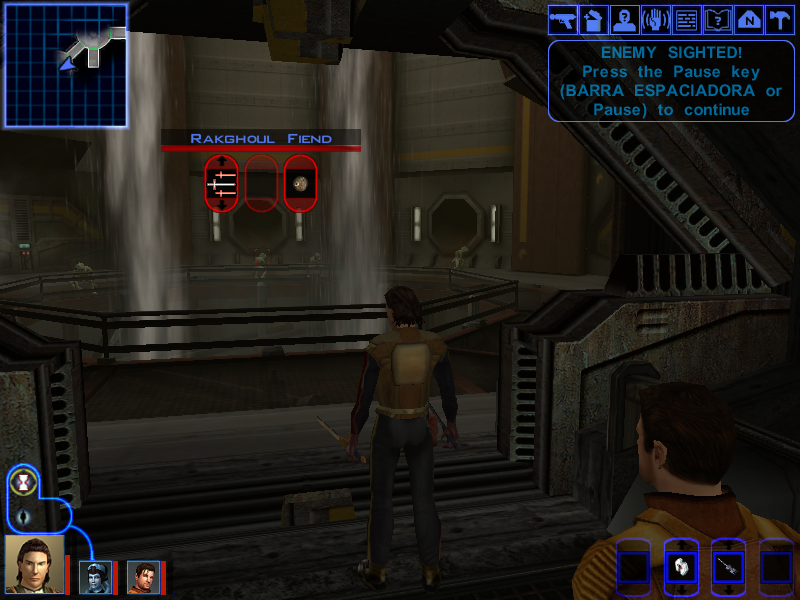
Task: Activate the security spike item slot
Action: click(728, 566)
